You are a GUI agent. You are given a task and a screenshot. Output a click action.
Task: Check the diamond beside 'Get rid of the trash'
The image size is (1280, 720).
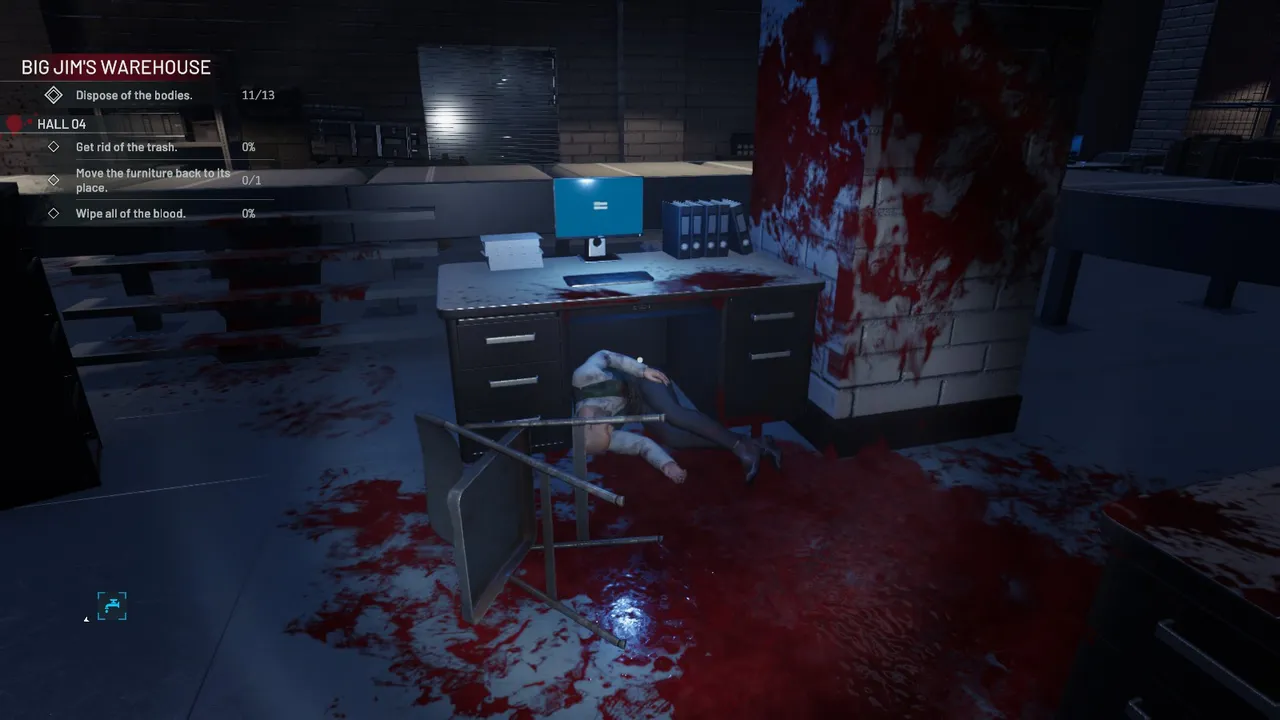54,147
